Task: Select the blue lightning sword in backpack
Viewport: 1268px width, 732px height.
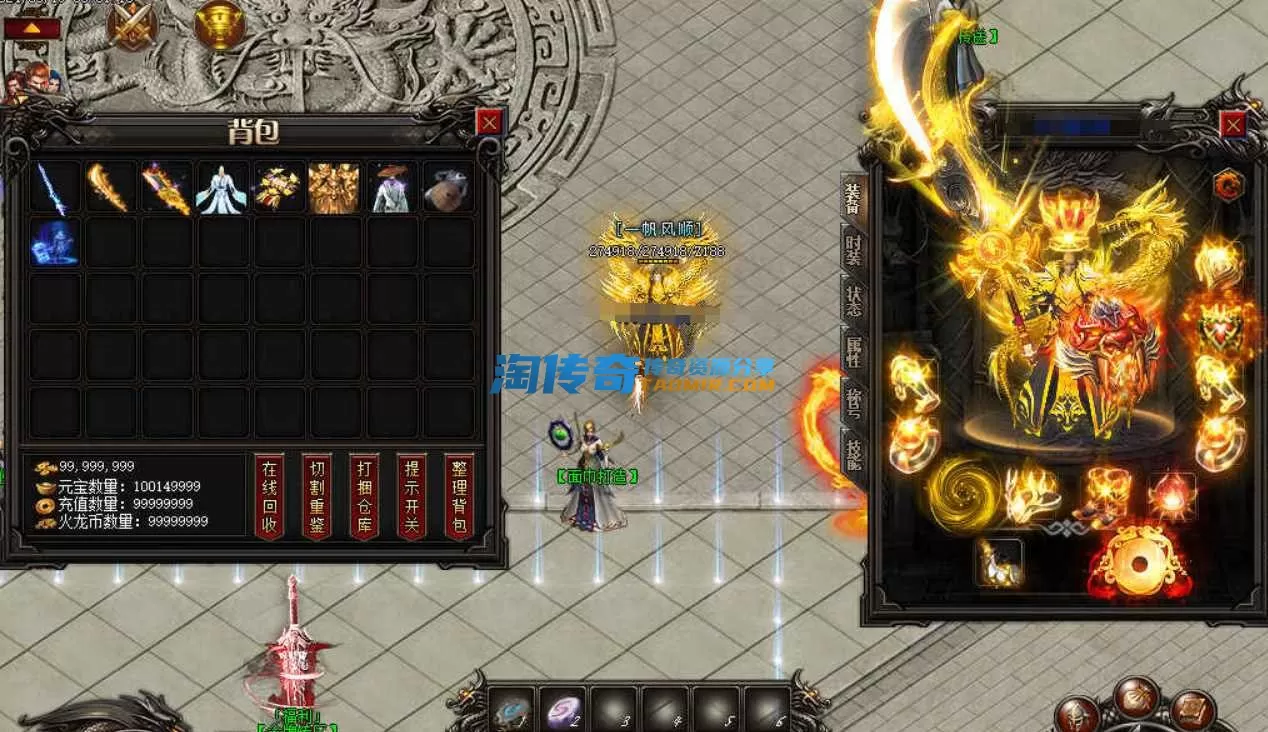Action: tap(54, 188)
